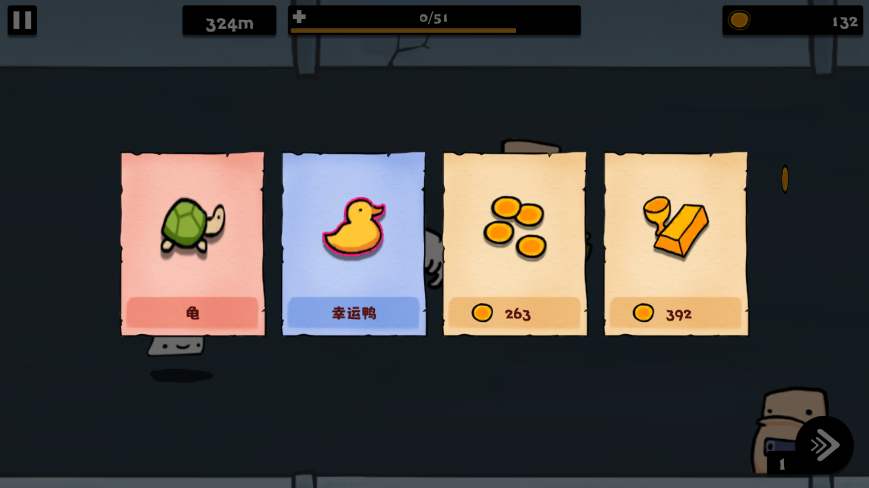Pick the 263 coins reward card
This screenshot has width=869, height=488.
(x=515, y=243)
